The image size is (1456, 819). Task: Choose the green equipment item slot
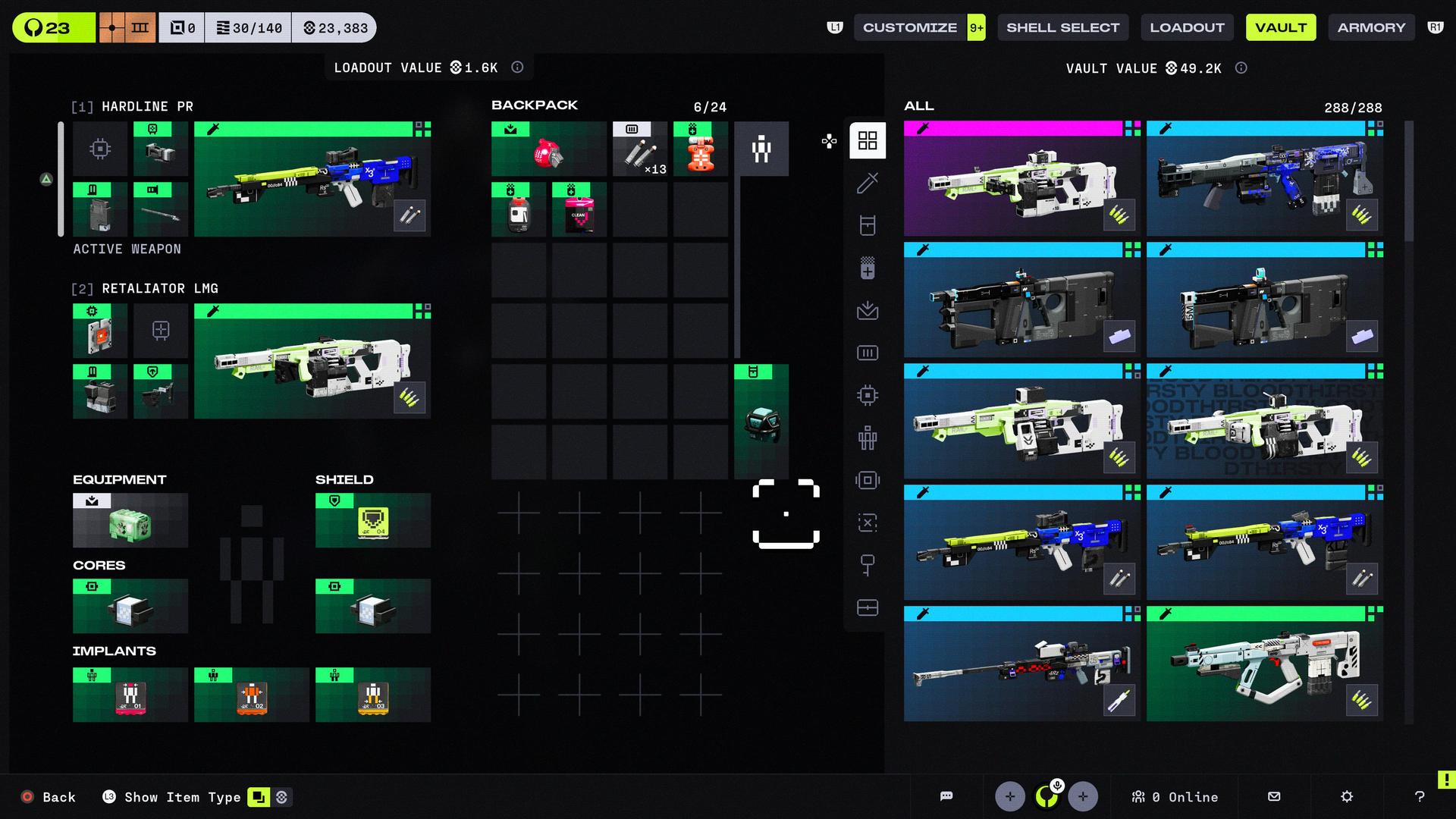coord(130,521)
